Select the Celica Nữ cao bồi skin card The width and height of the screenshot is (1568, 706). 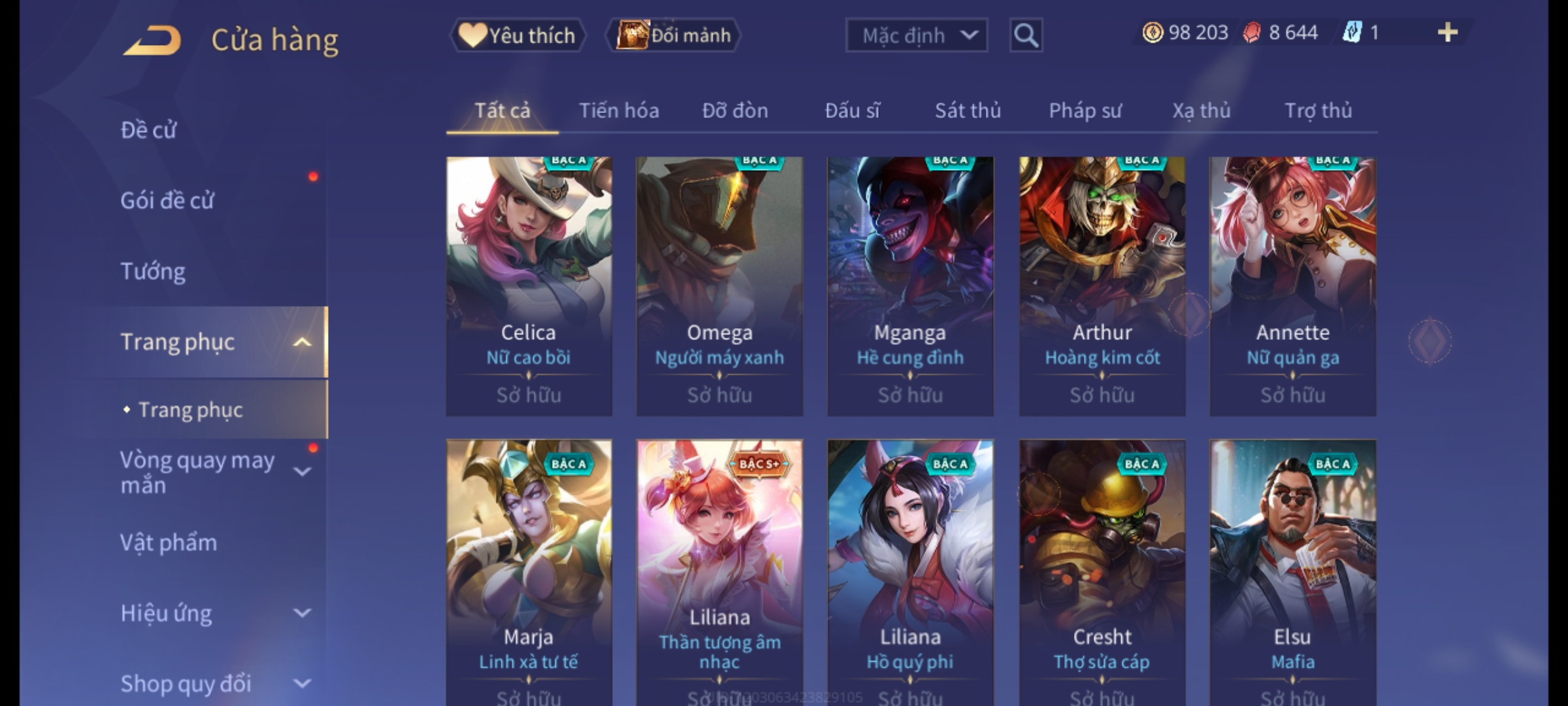529,286
